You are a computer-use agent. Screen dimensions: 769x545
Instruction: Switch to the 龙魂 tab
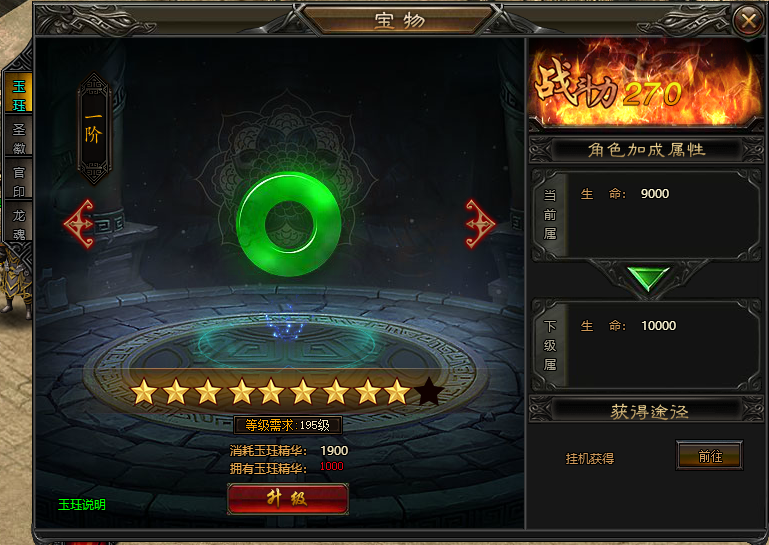(x=19, y=224)
